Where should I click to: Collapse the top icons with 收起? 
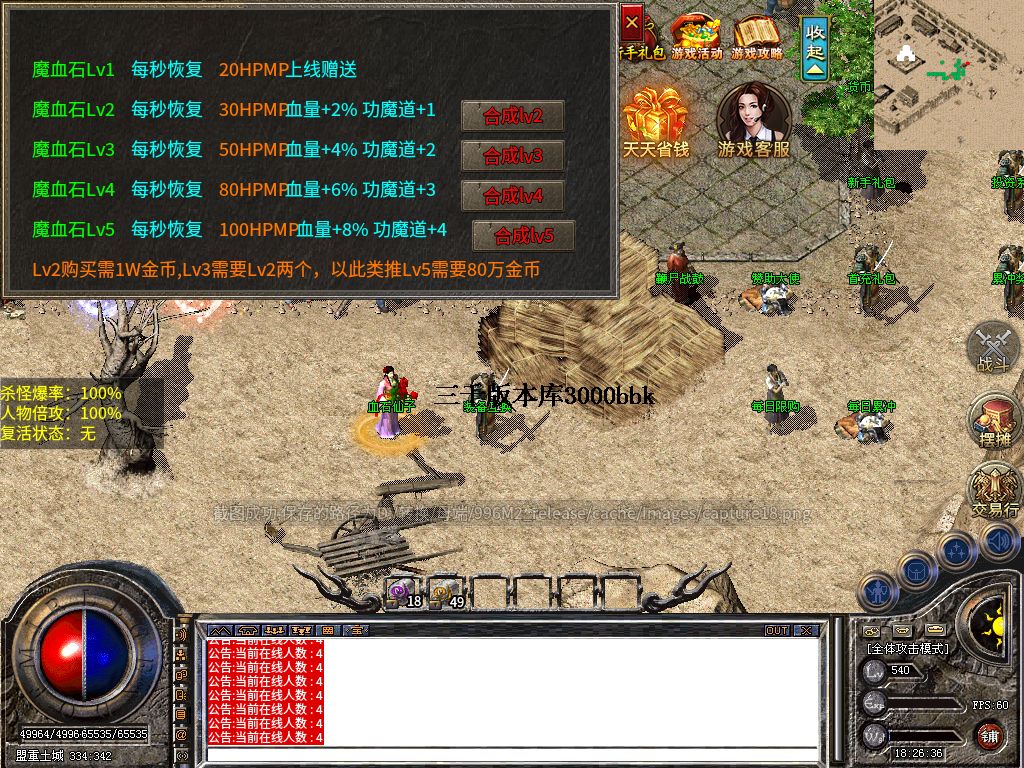(x=816, y=48)
